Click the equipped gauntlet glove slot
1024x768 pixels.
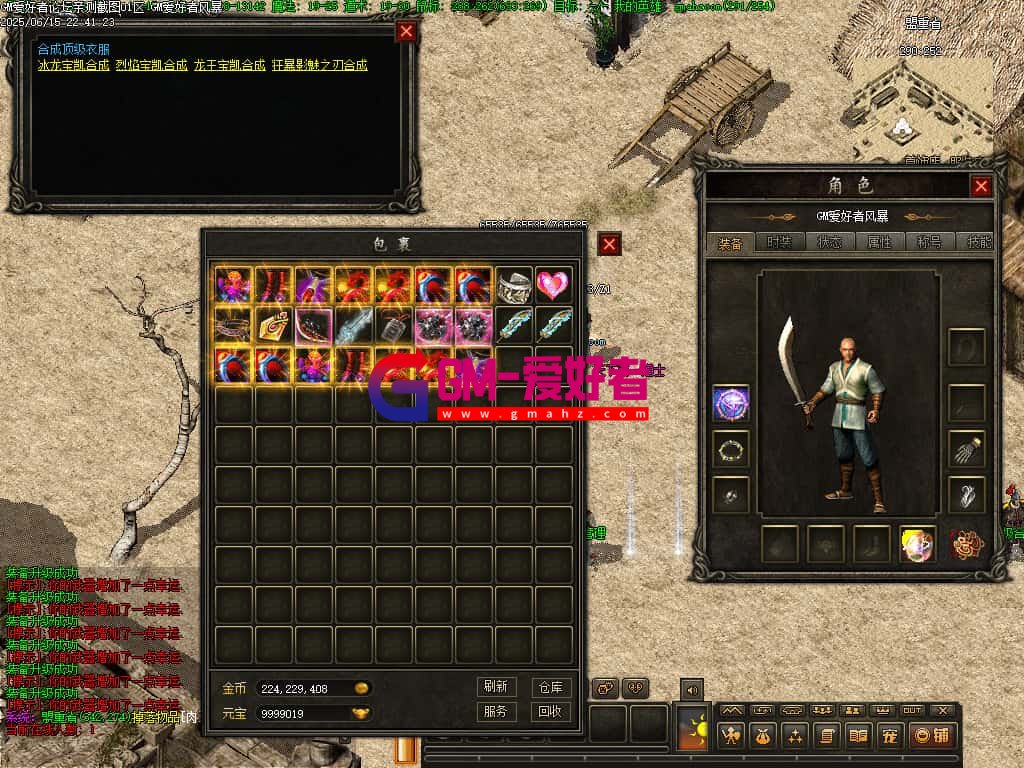coord(966,450)
